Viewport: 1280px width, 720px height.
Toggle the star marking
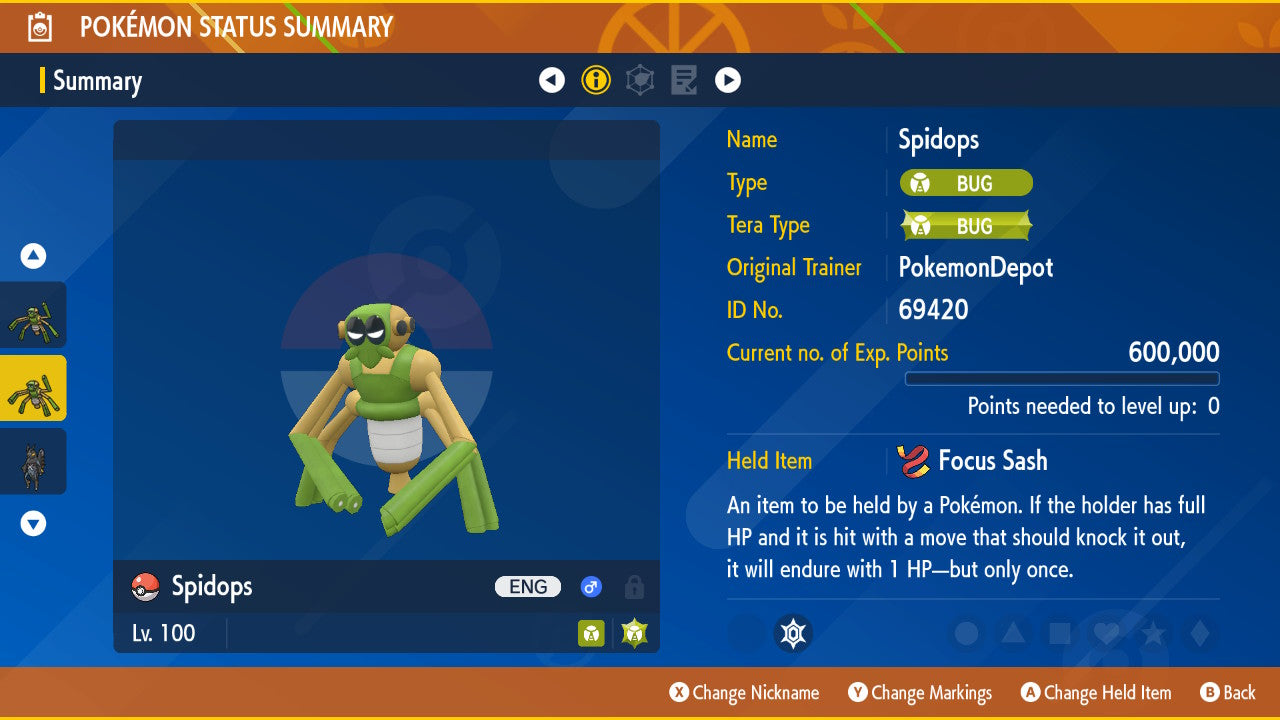(1153, 633)
